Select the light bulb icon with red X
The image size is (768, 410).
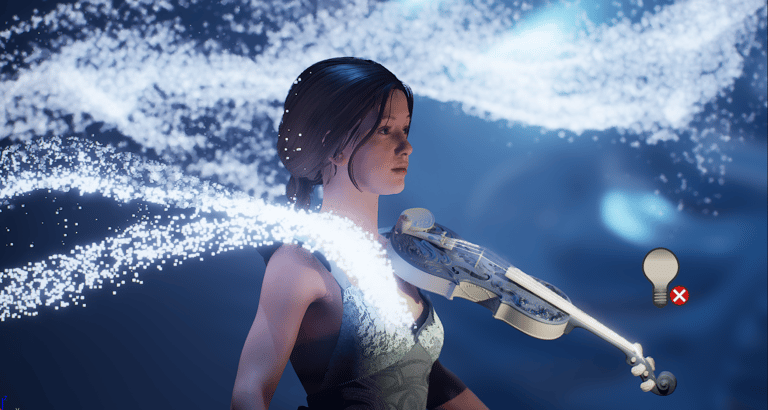tap(662, 274)
